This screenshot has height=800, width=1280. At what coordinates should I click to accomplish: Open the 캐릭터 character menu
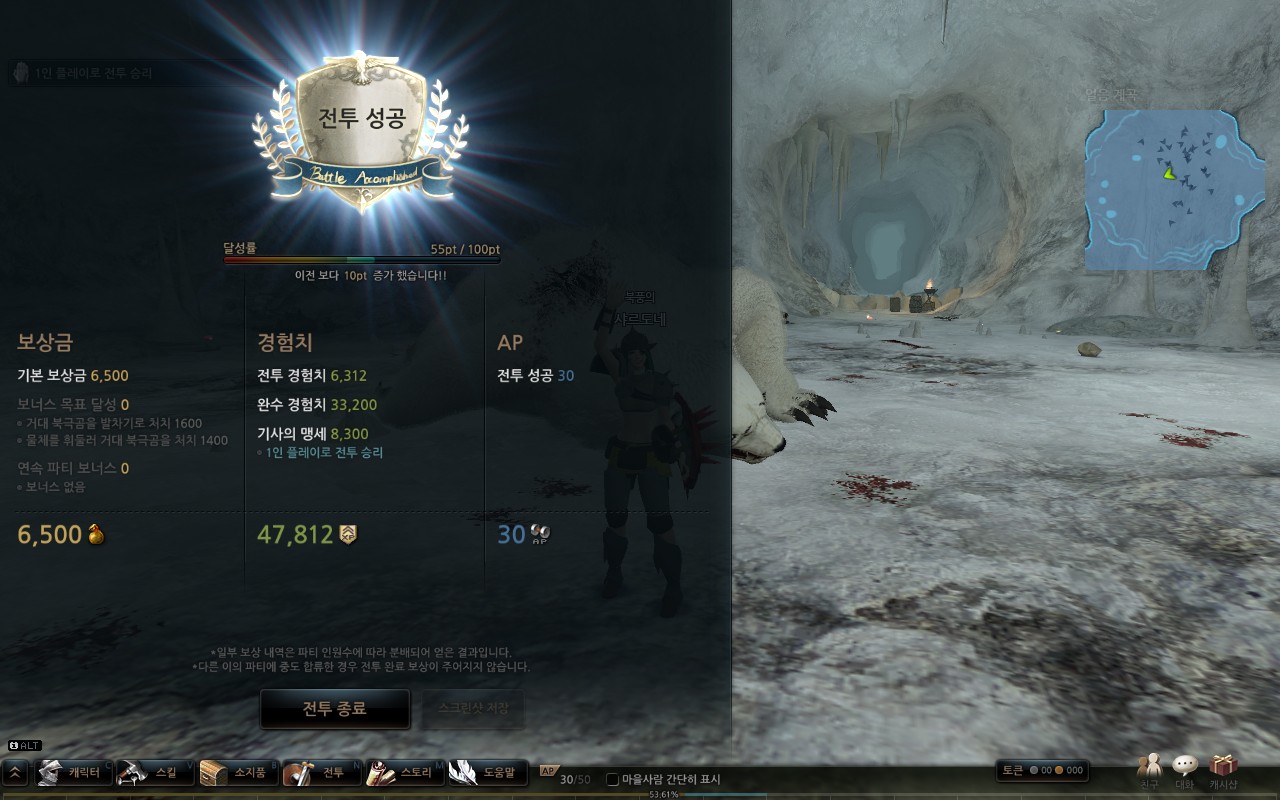coord(71,773)
